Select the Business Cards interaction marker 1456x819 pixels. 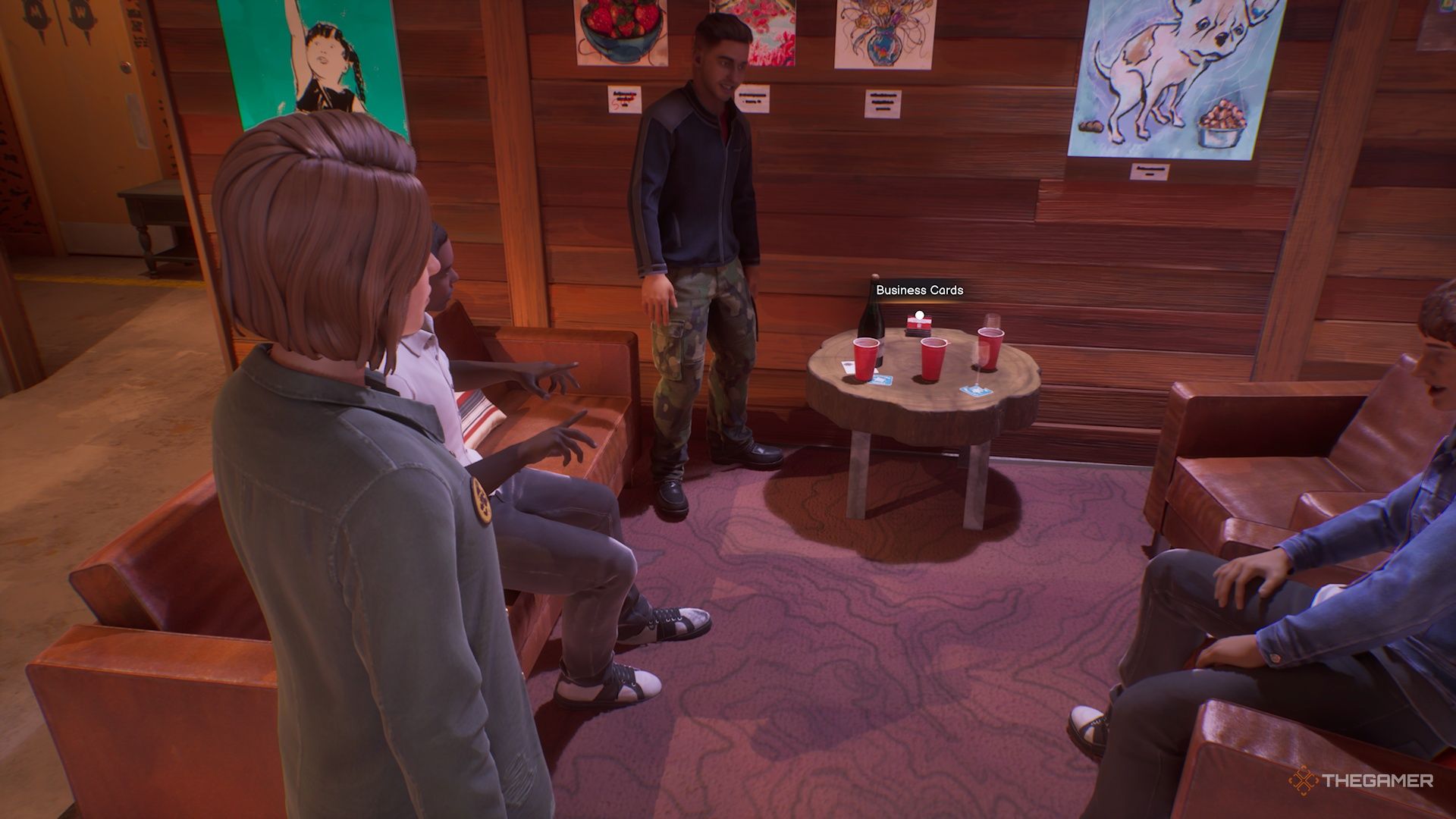click(919, 315)
